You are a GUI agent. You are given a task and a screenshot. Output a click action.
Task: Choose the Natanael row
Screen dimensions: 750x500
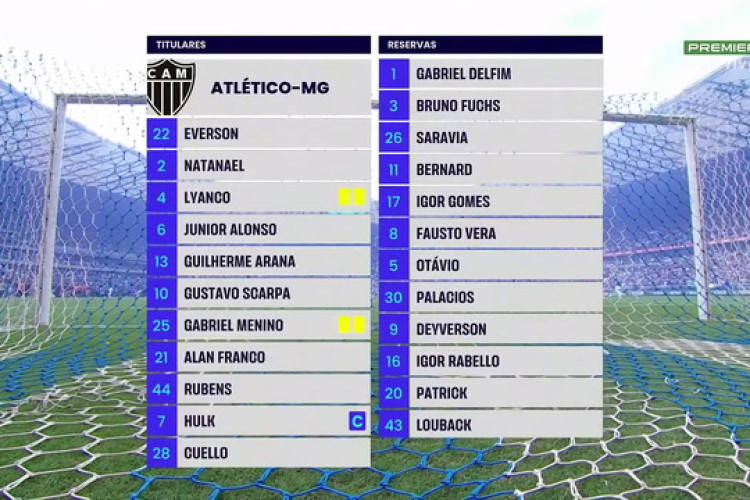pyautogui.click(x=258, y=165)
